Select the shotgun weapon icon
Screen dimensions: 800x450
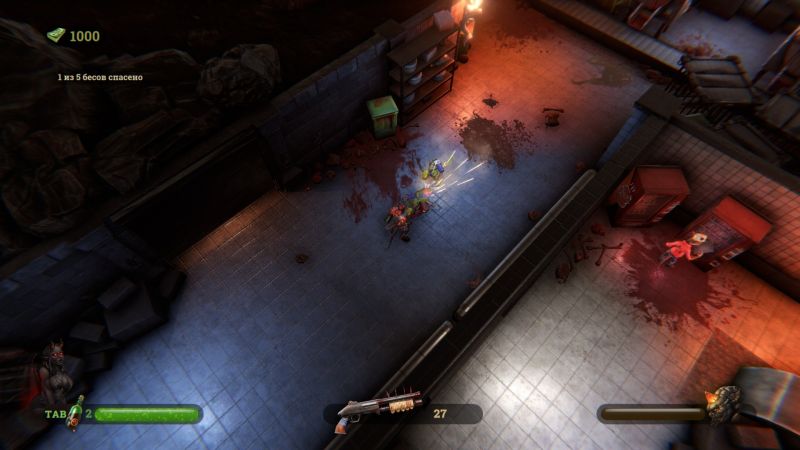(378, 411)
